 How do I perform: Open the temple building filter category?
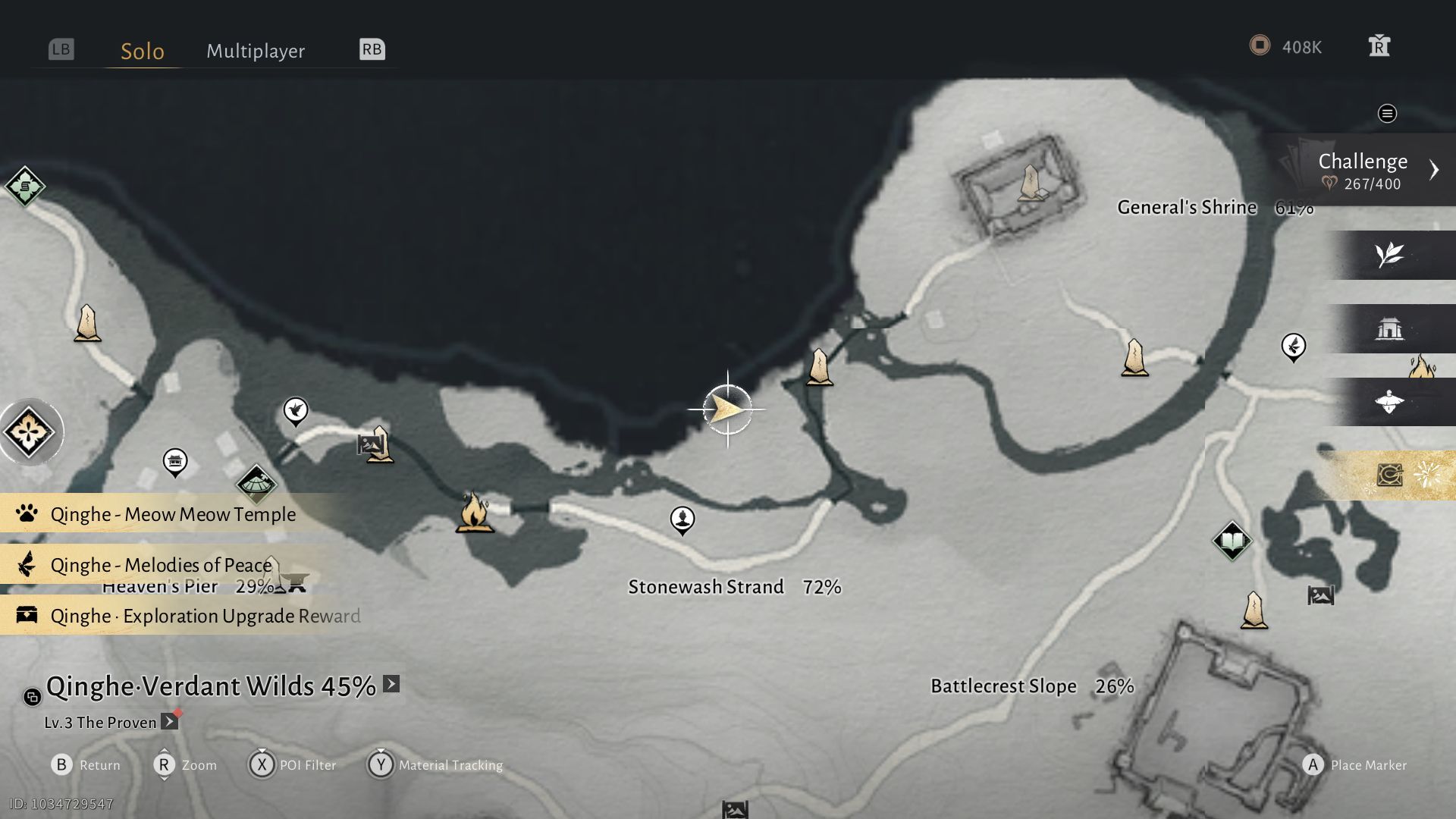pos(1389,328)
